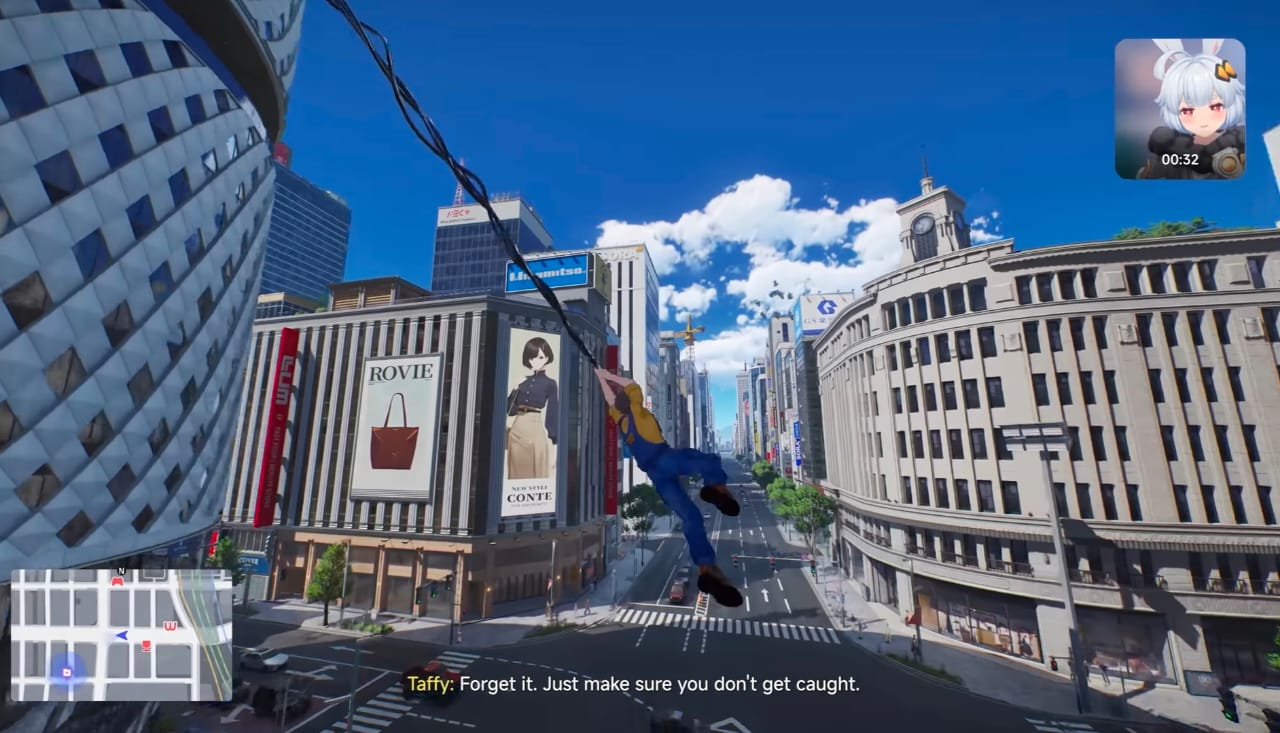
Task: Click the red chair-shaped marker on minimap
Action: pyautogui.click(x=146, y=646)
